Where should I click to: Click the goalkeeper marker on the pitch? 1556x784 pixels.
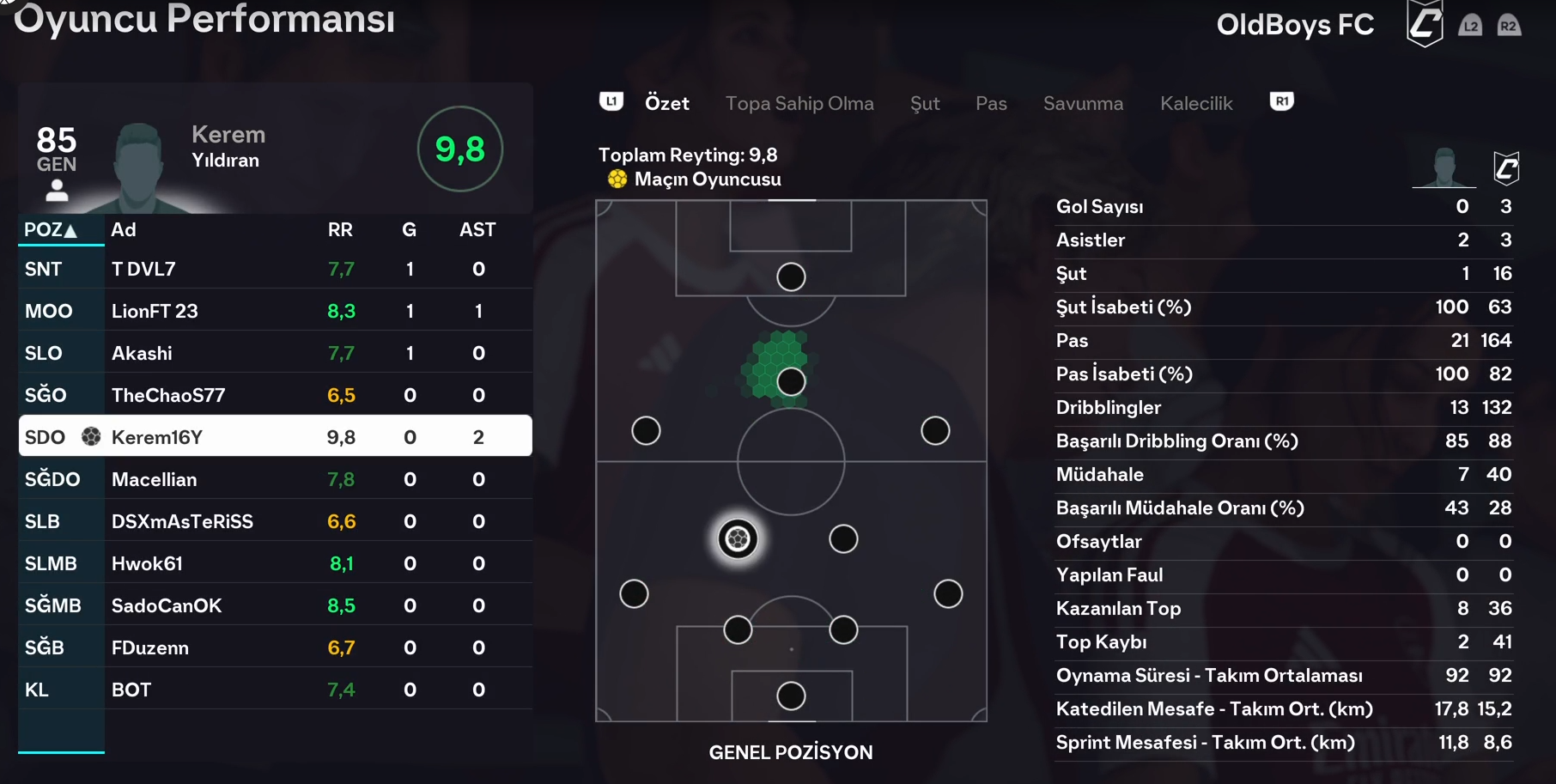[x=791, y=696]
